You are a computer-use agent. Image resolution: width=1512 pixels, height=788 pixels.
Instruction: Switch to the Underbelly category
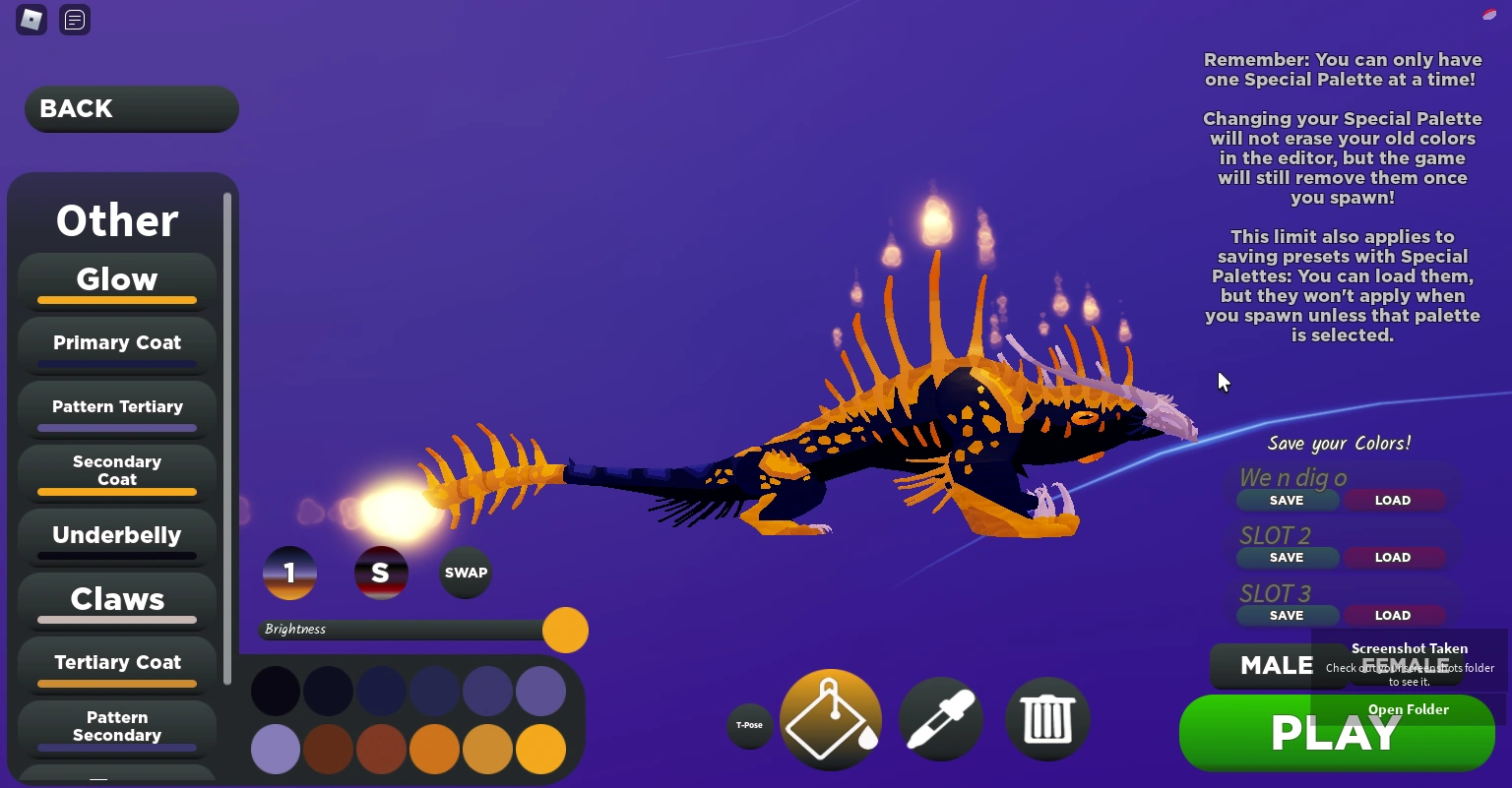116,535
